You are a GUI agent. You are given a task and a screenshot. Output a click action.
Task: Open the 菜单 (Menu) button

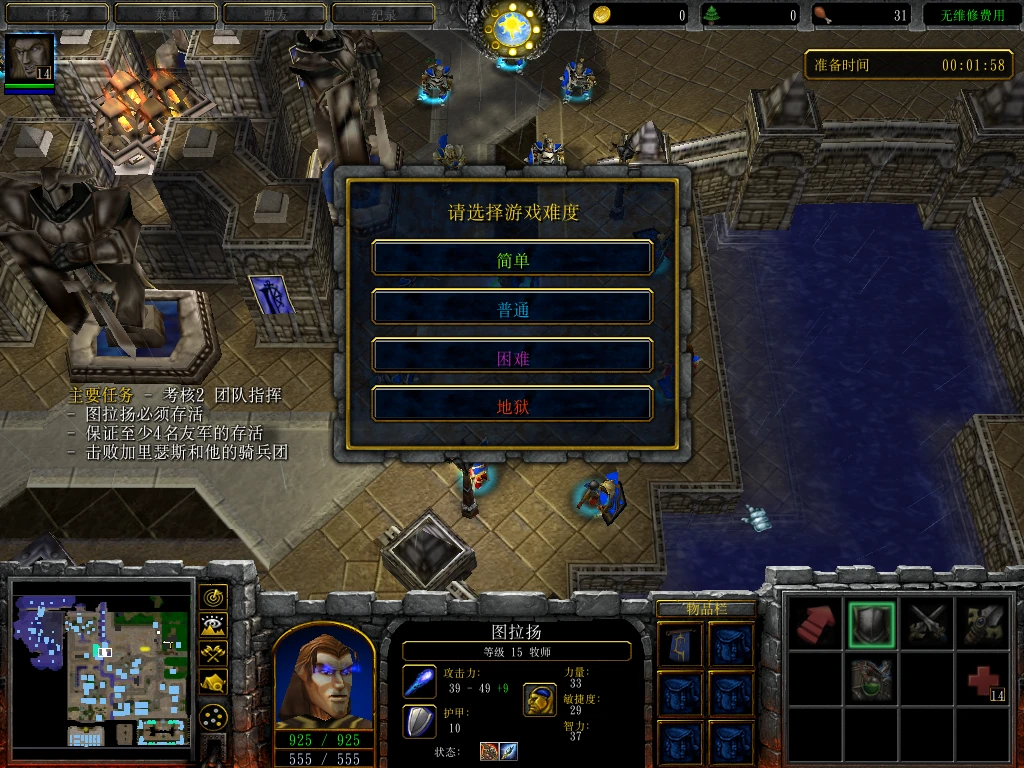165,14
